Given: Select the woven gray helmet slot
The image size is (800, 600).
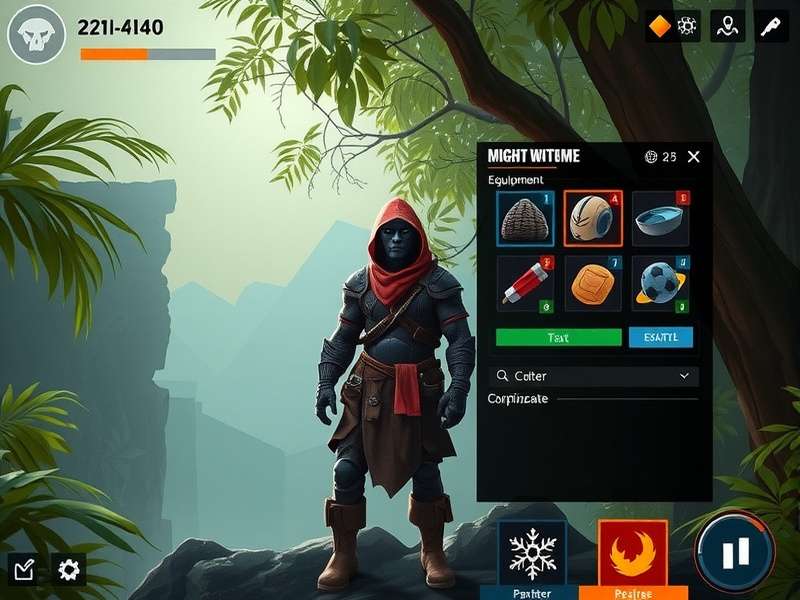Looking at the screenshot, I should (525, 218).
